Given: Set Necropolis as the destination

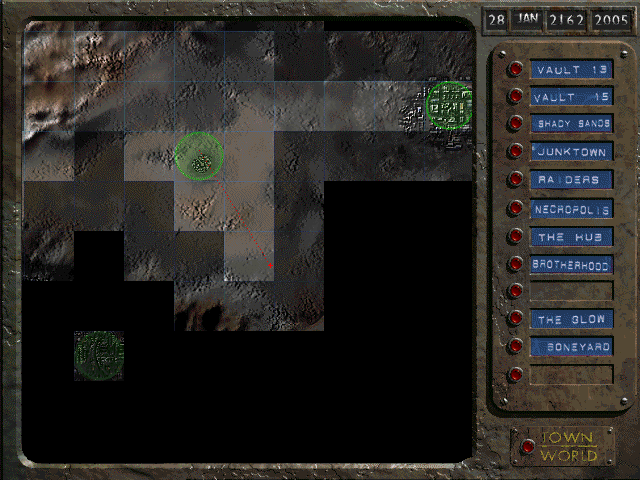Looking at the screenshot, I should (x=516, y=209).
